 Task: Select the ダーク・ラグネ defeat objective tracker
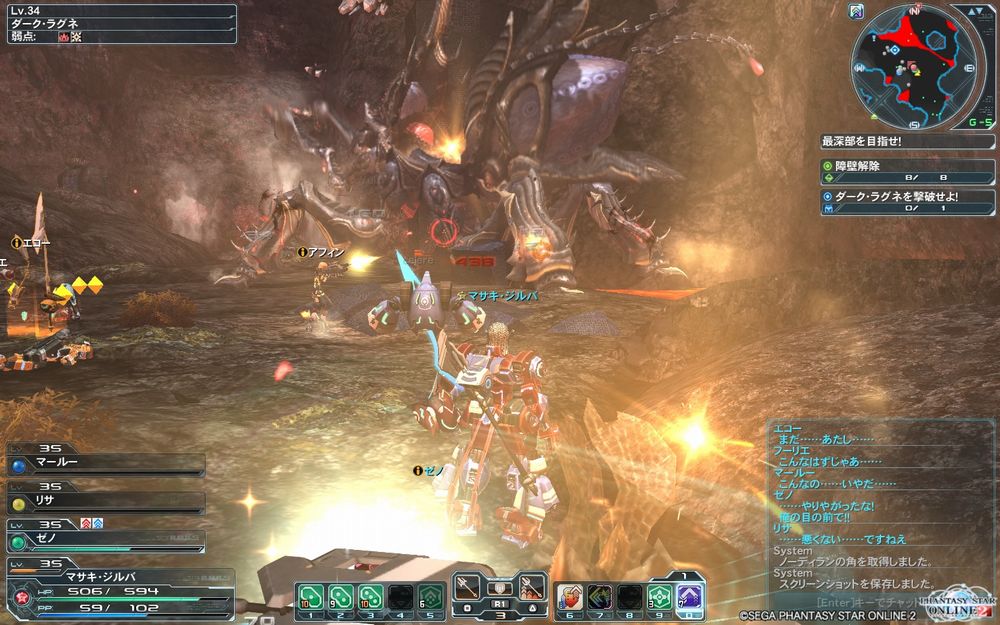pos(906,203)
